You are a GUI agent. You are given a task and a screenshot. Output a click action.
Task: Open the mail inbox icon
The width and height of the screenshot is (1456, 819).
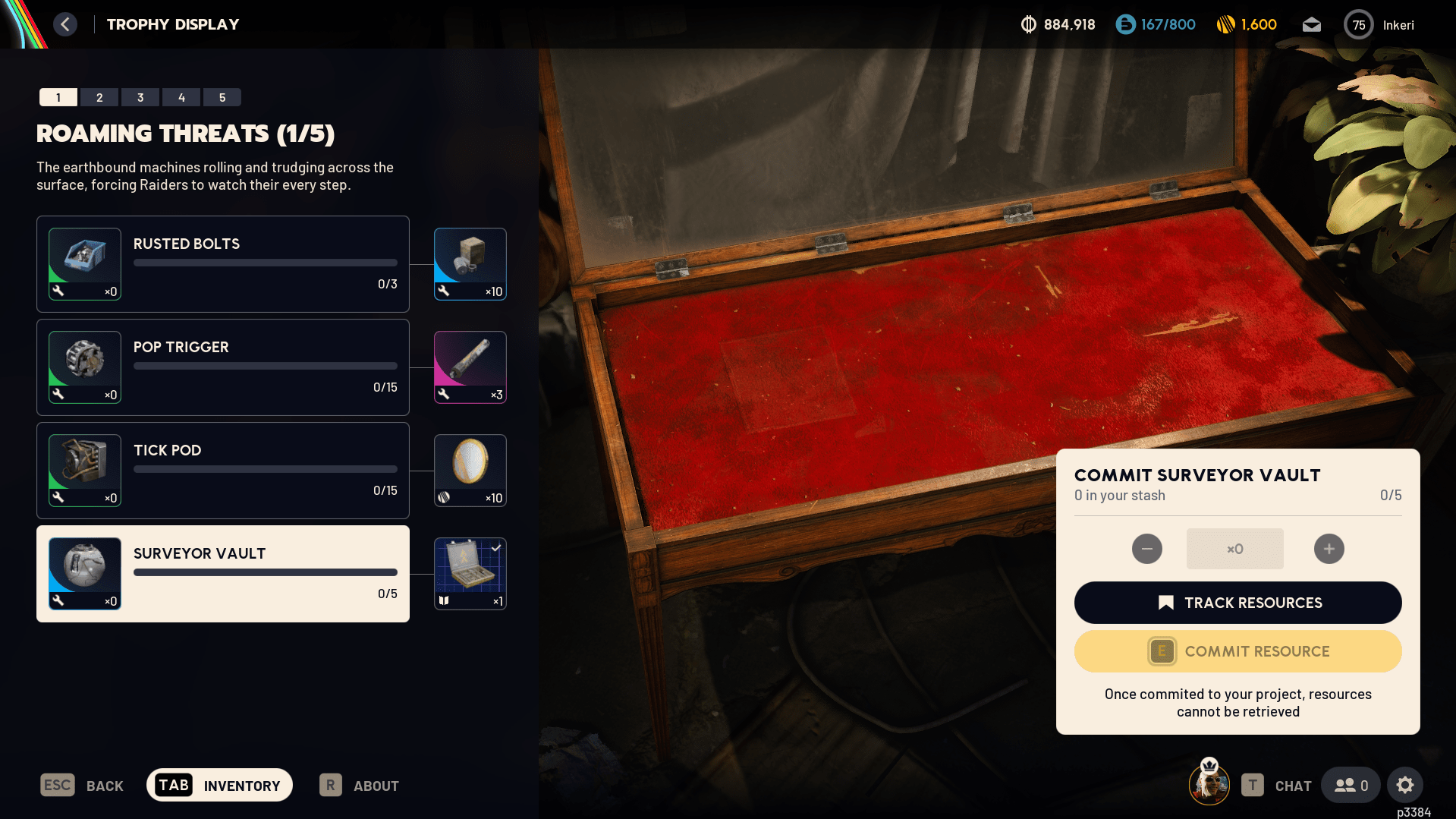tap(1312, 25)
